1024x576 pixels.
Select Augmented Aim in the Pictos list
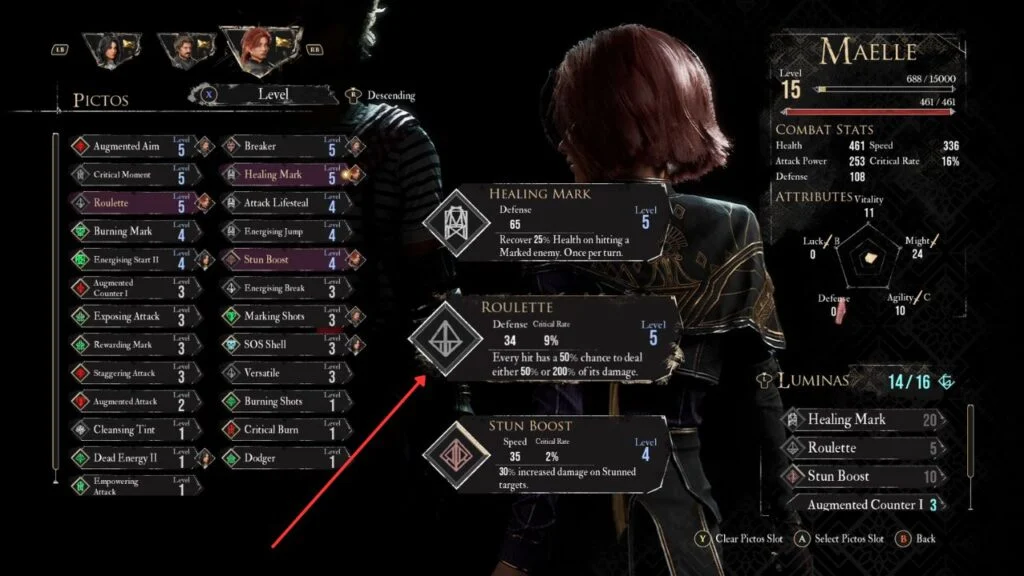click(x=127, y=146)
